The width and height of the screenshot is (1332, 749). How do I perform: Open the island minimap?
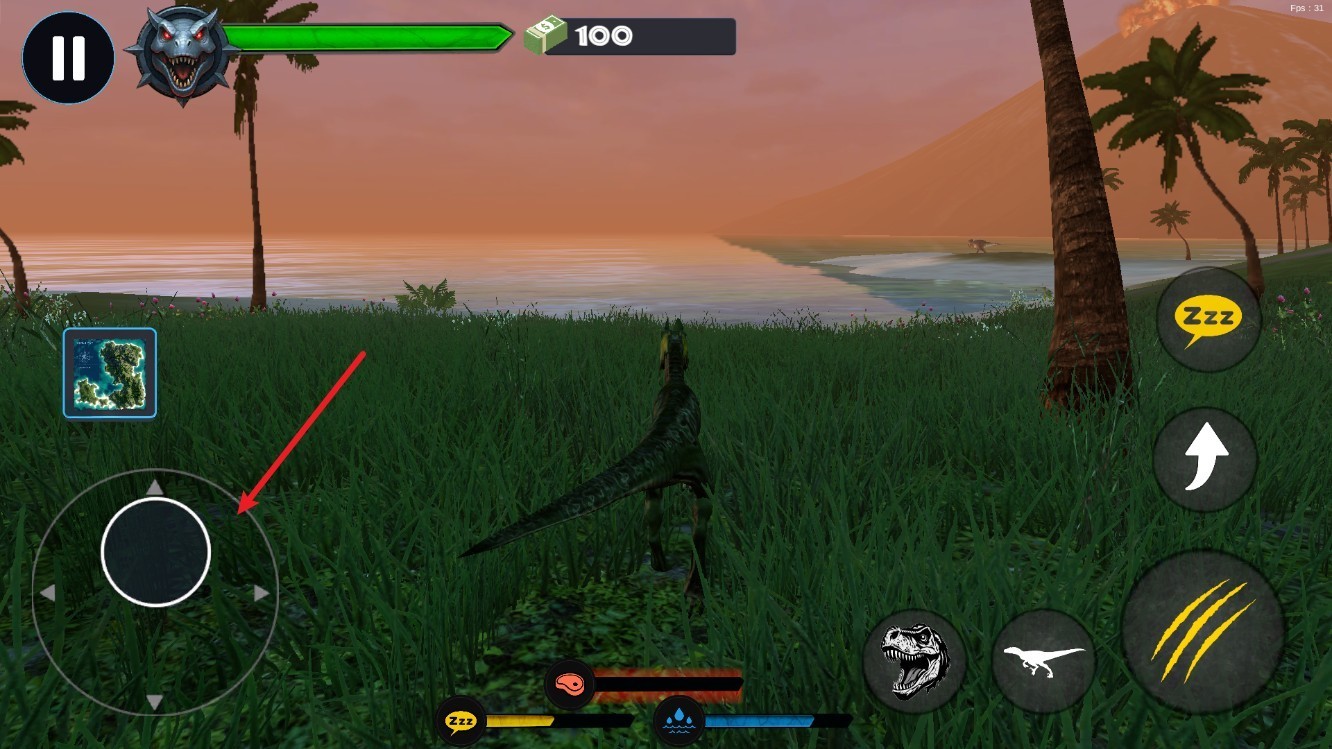click(110, 373)
